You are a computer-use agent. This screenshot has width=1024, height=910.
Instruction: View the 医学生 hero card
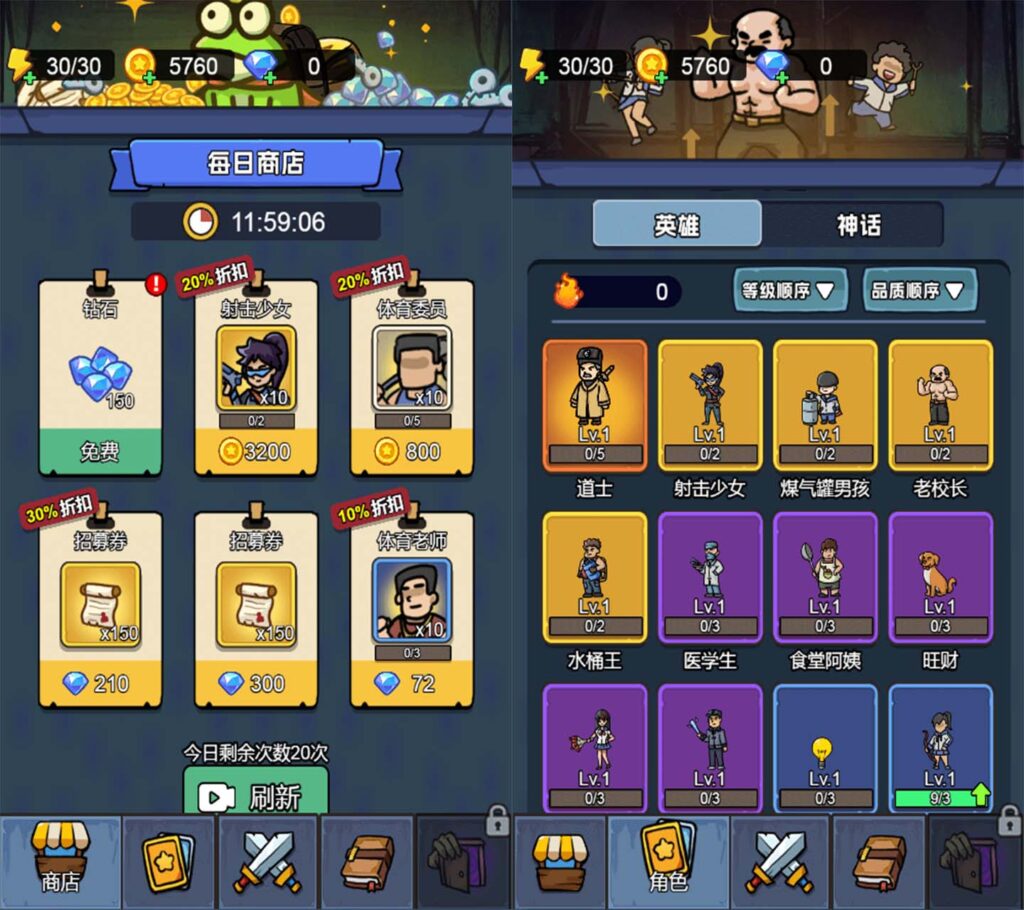tap(710, 577)
